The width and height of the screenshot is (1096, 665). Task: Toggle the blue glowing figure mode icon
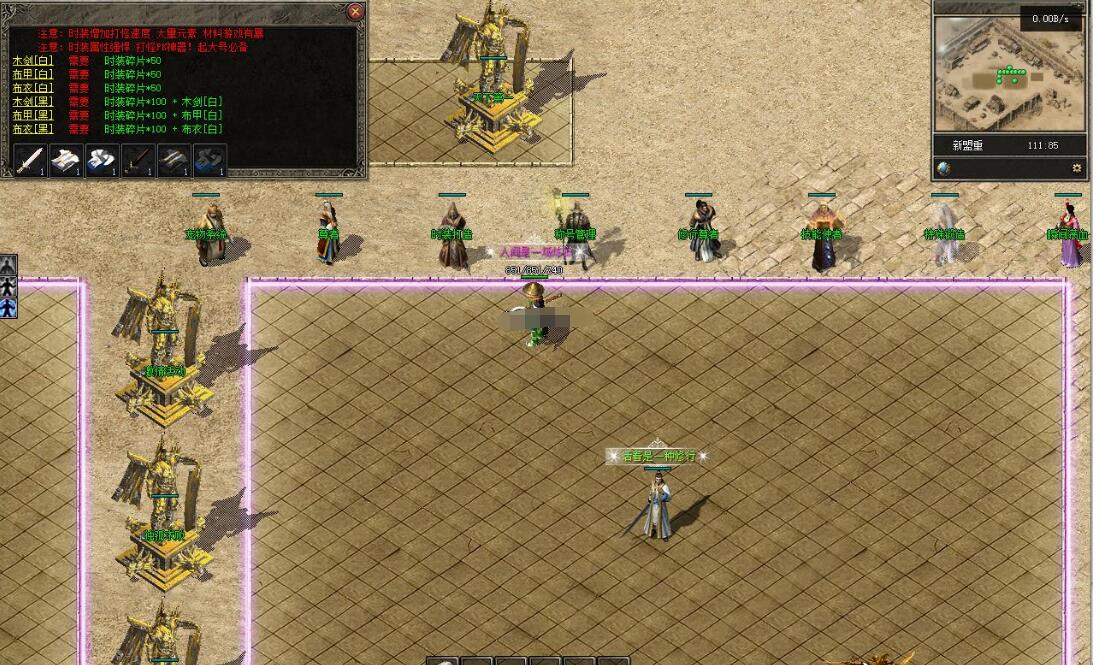click(8, 307)
